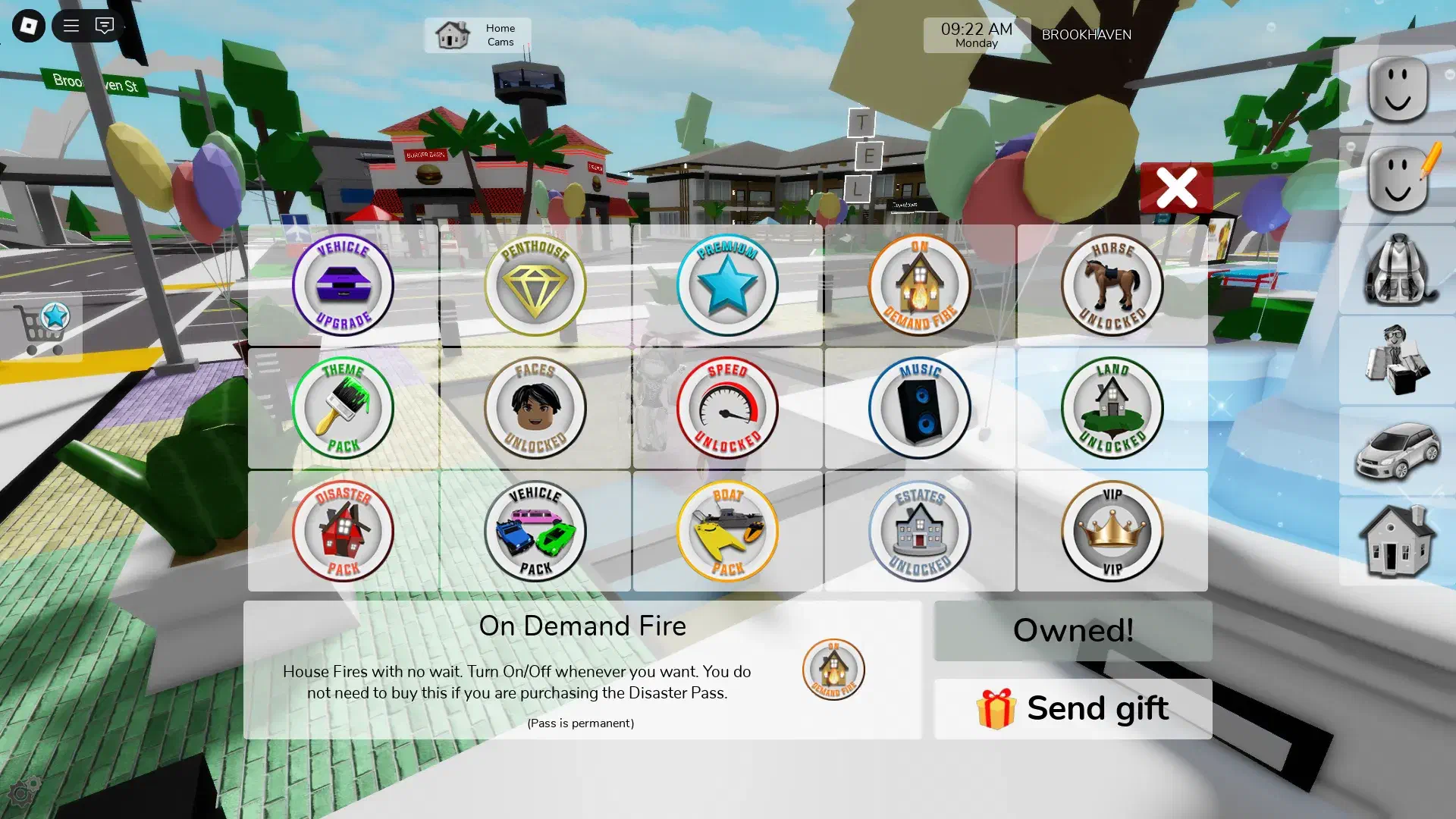The height and width of the screenshot is (819, 1456).
Task: Open the Vehicle Pack pass
Action: (535, 532)
